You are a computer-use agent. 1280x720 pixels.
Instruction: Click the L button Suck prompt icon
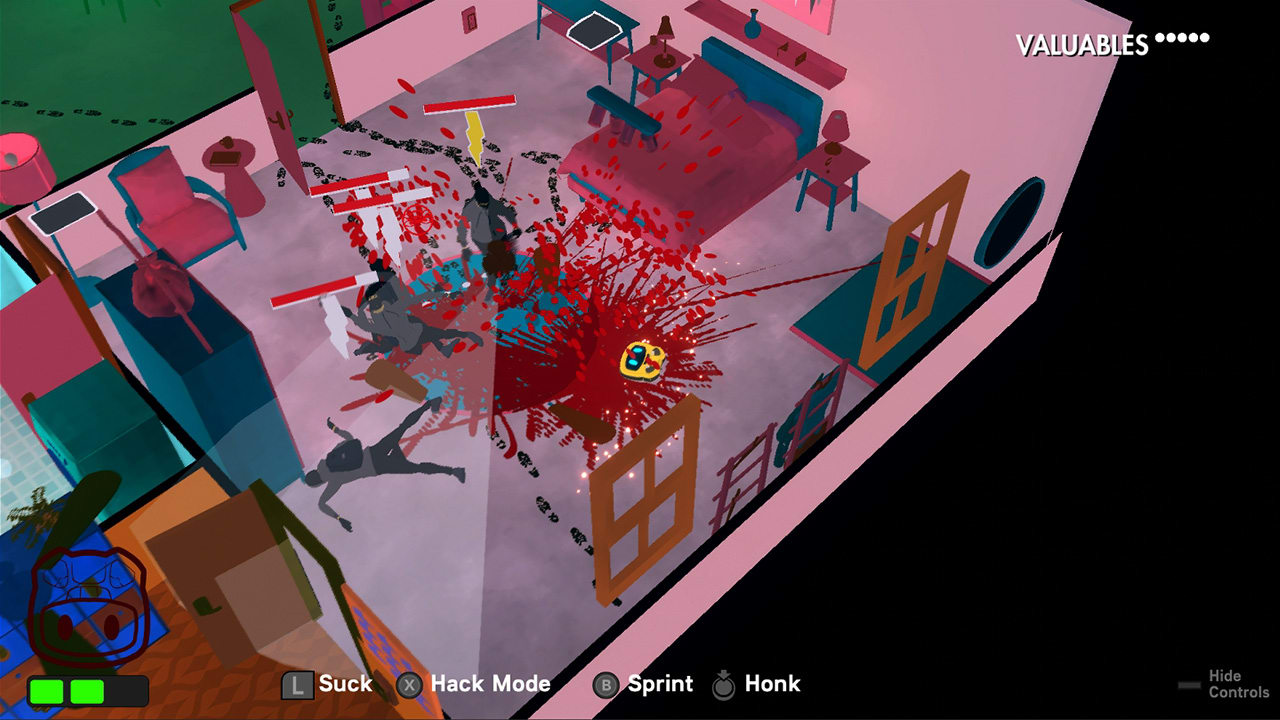pos(299,684)
